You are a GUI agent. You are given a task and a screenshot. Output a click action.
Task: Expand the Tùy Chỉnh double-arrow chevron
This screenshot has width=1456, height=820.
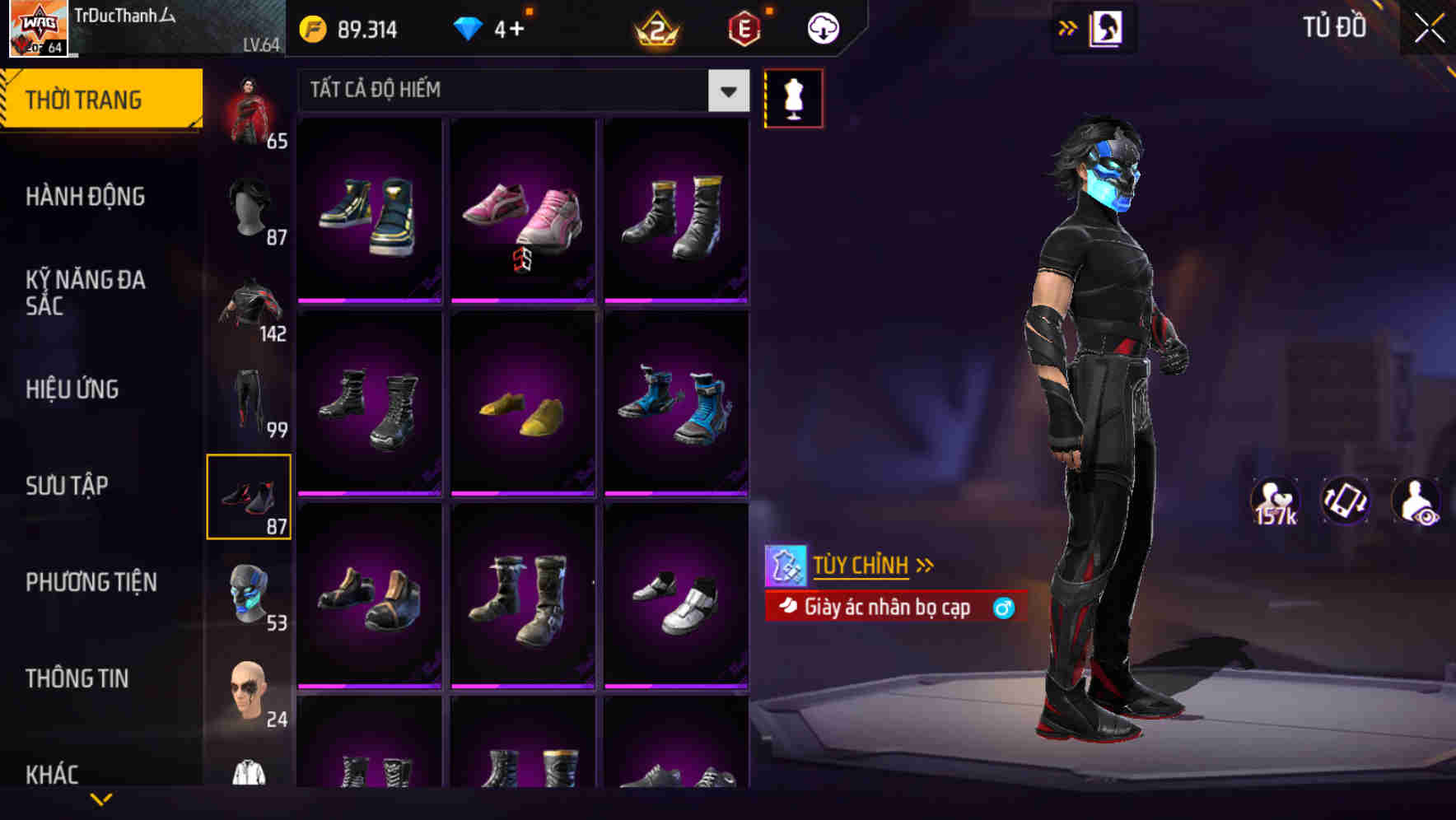(x=926, y=564)
